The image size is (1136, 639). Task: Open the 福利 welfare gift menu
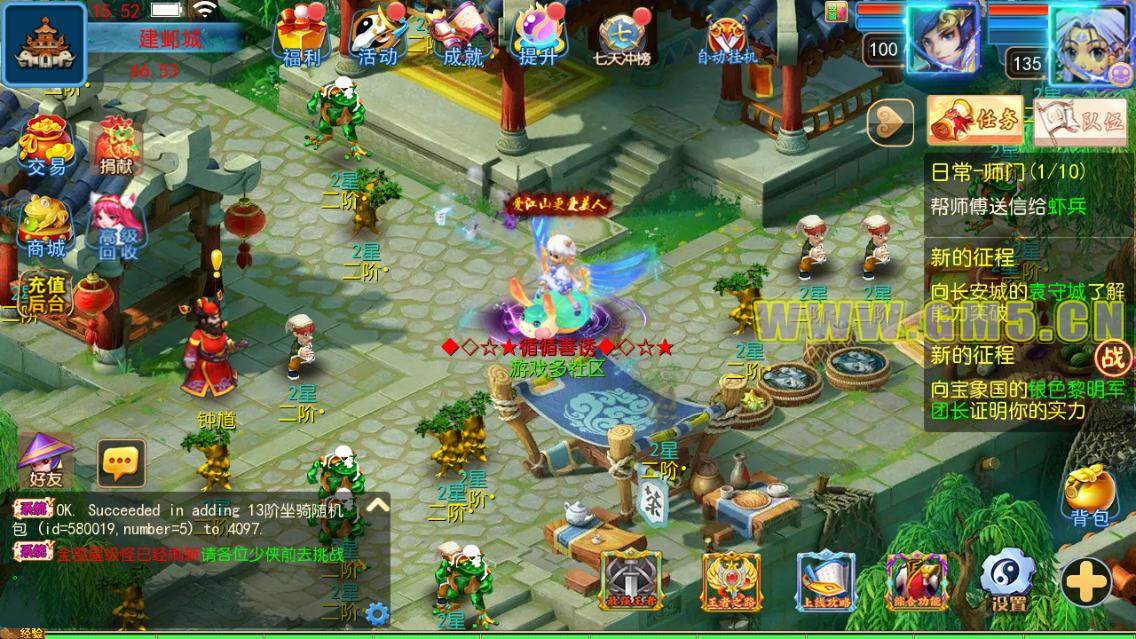301,35
